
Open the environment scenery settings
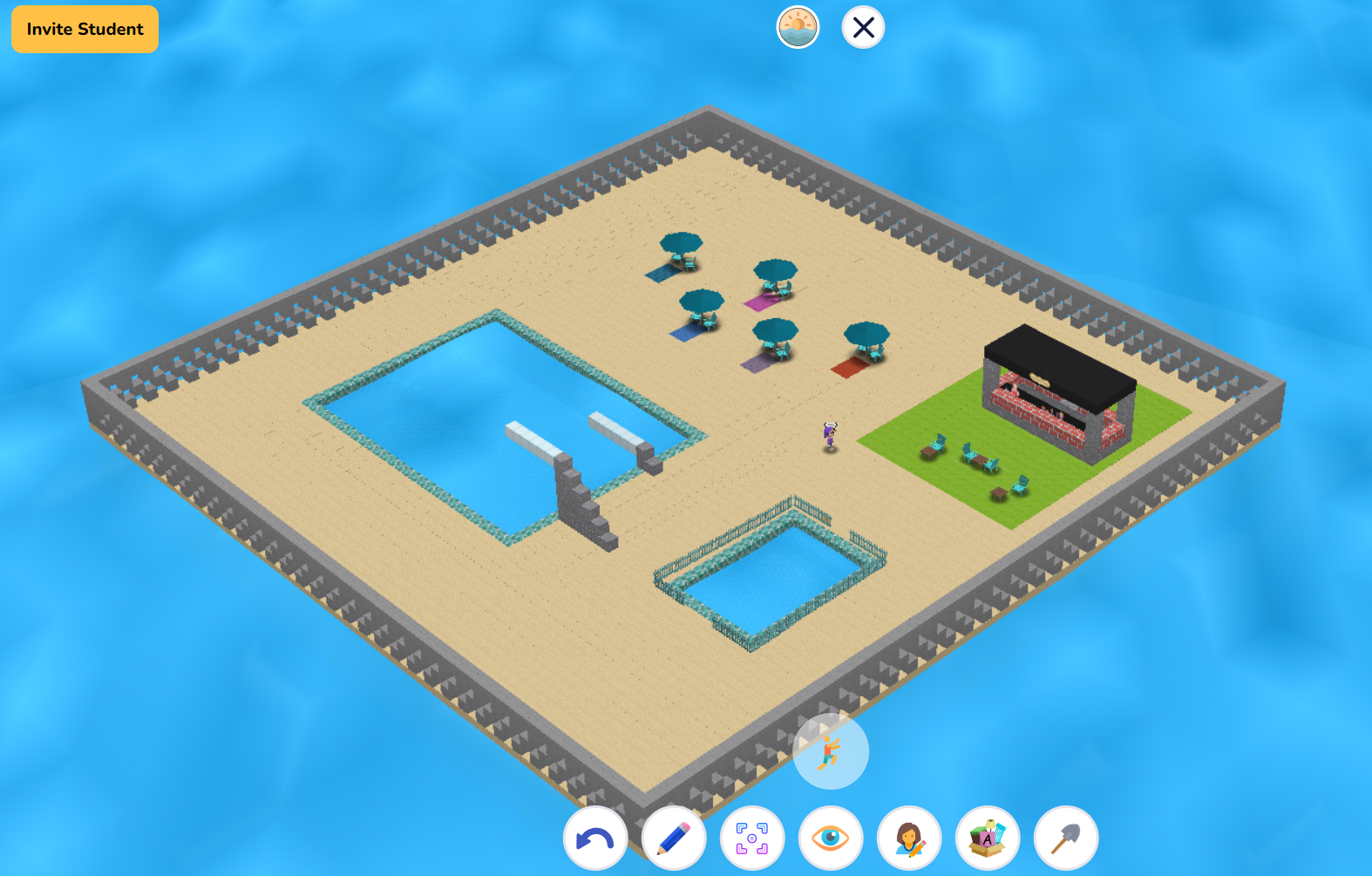point(797,27)
